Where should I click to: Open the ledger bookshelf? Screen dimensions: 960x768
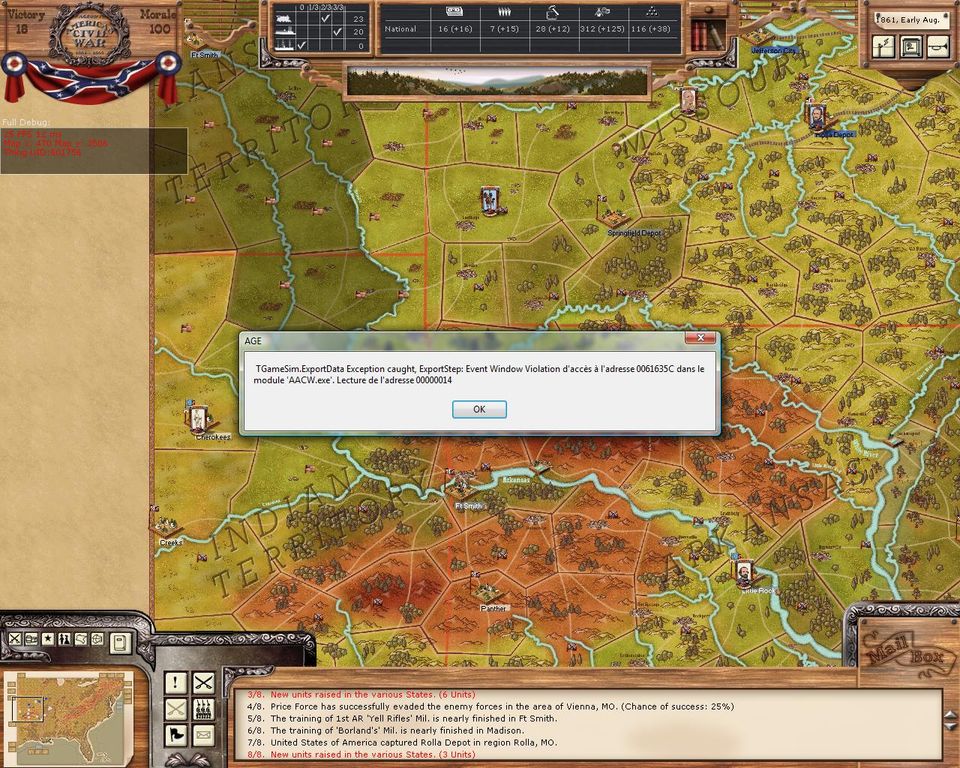[708, 35]
